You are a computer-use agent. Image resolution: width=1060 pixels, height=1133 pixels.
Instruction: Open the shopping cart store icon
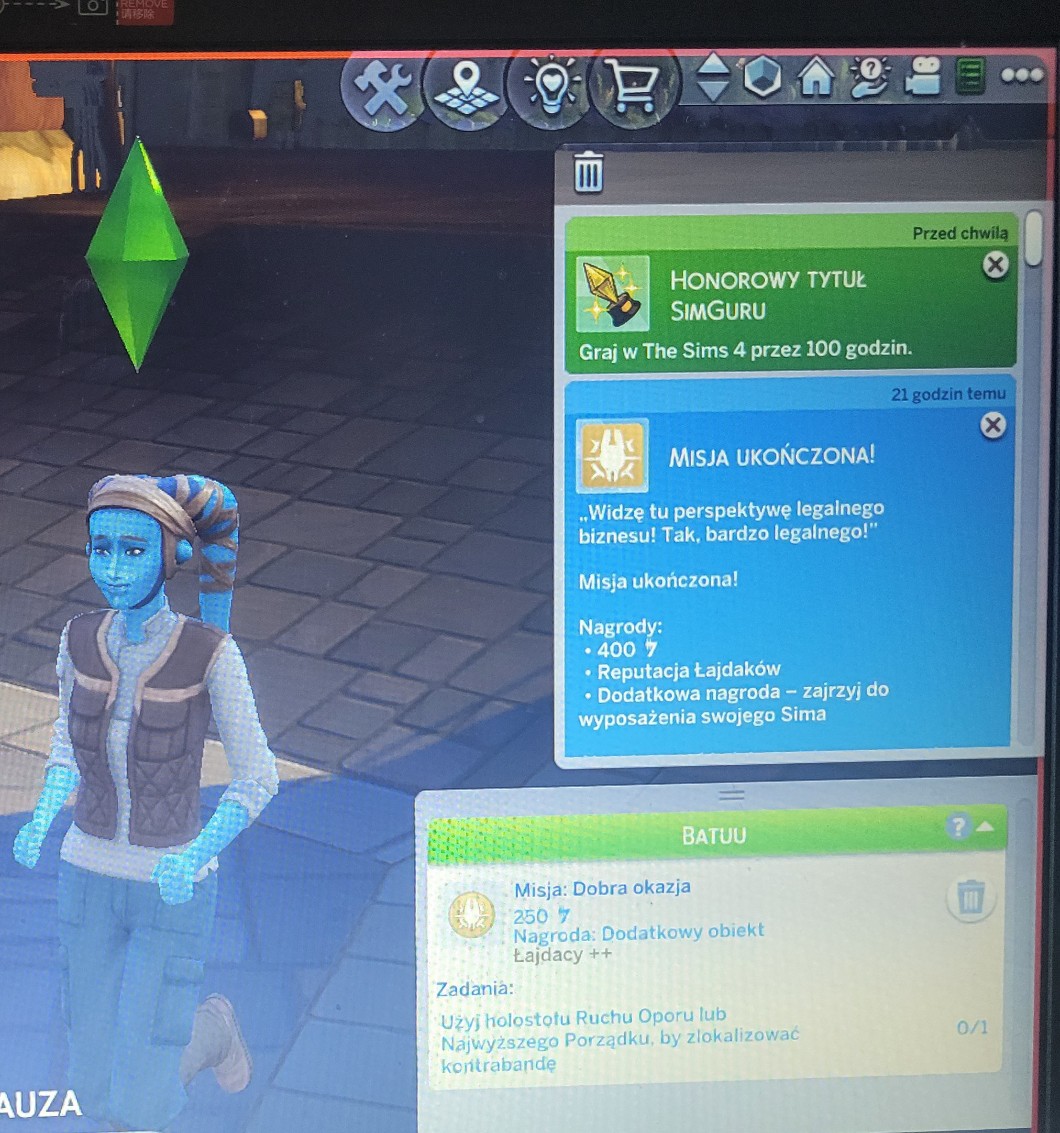[633, 89]
